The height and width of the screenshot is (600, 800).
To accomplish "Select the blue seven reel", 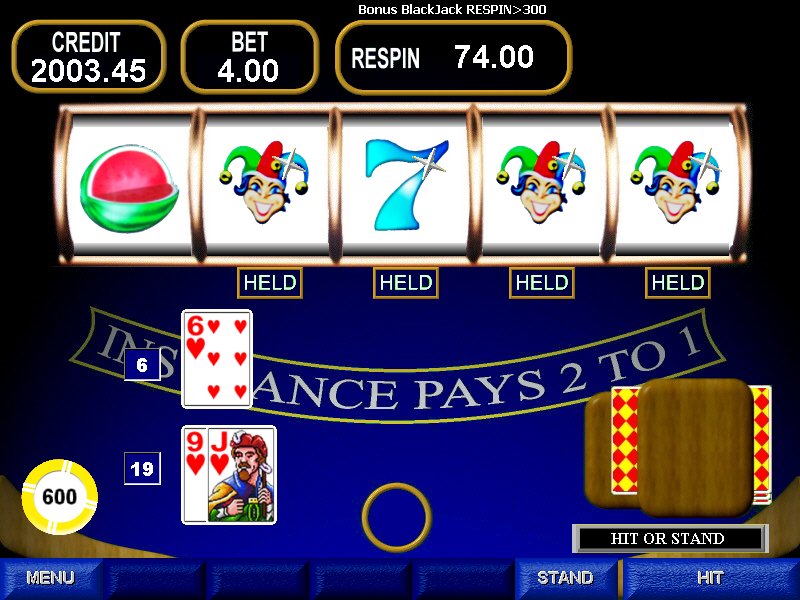I will coord(404,185).
